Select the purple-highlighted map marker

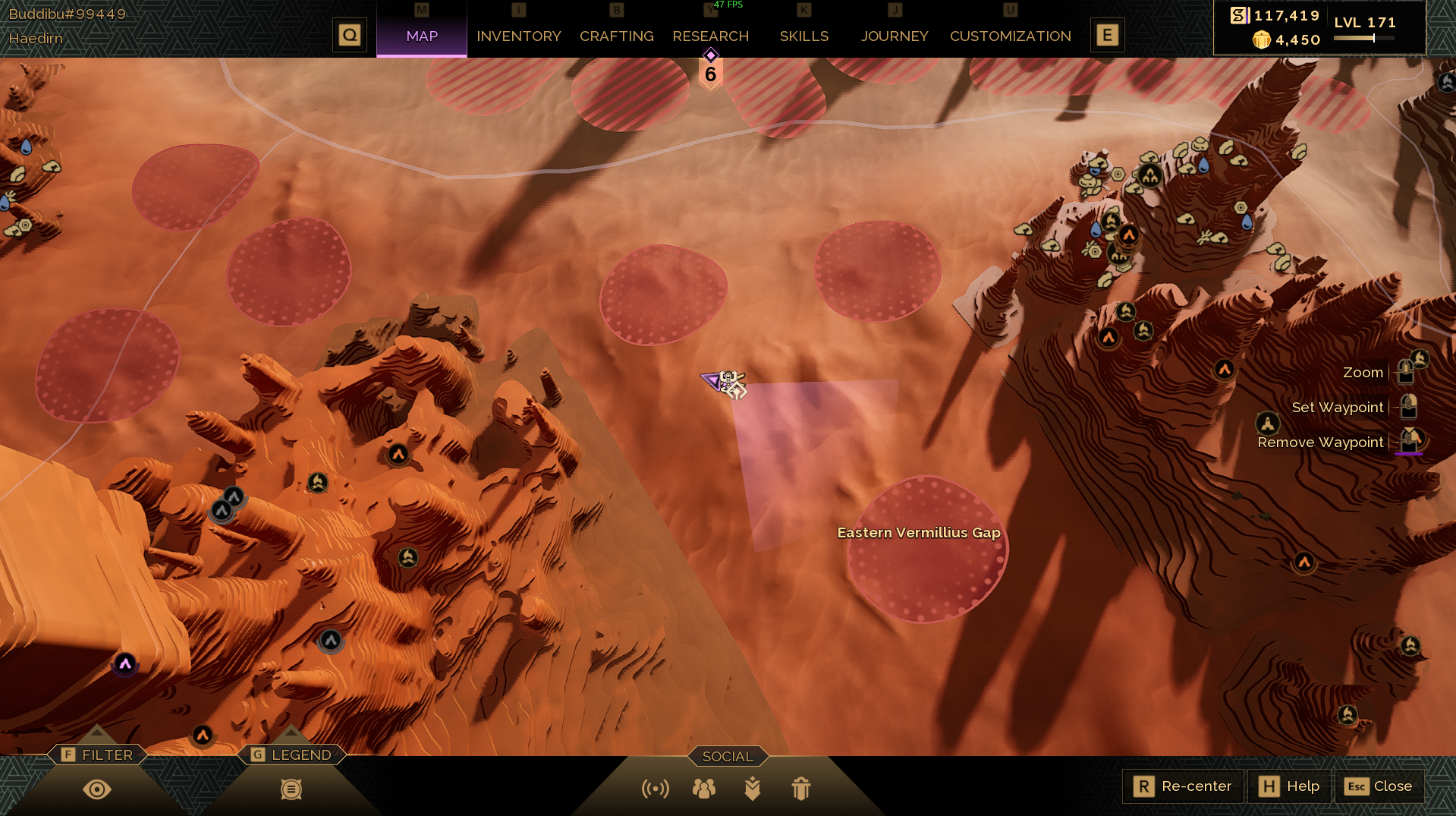coord(125,664)
